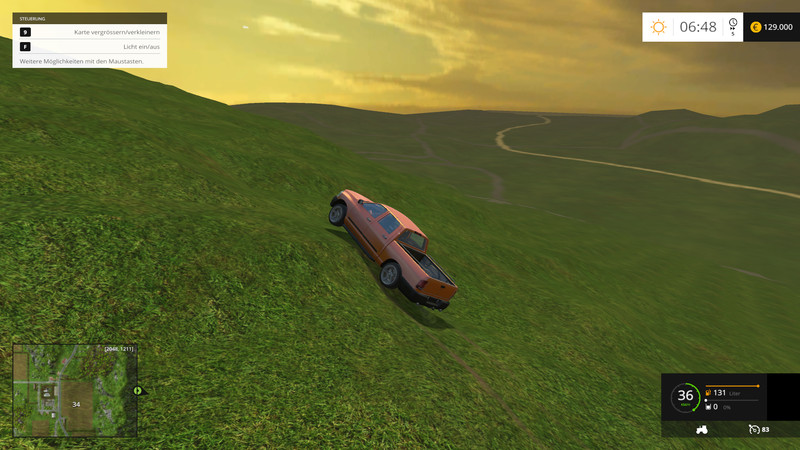This screenshot has width=800, height=450.
Task: Click the tractor vehicle icon
Action: pos(702,429)
